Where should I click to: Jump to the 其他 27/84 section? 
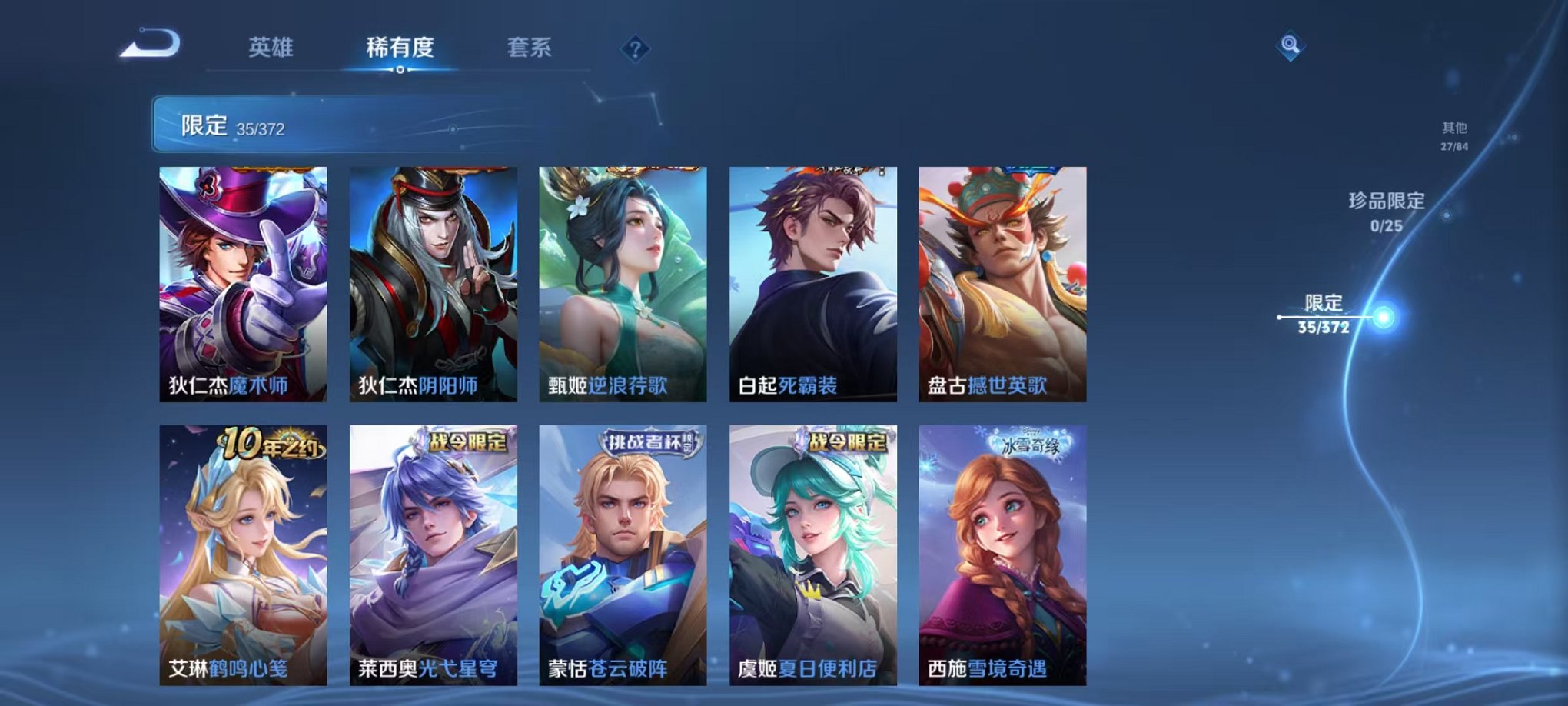coord(1453,137)
